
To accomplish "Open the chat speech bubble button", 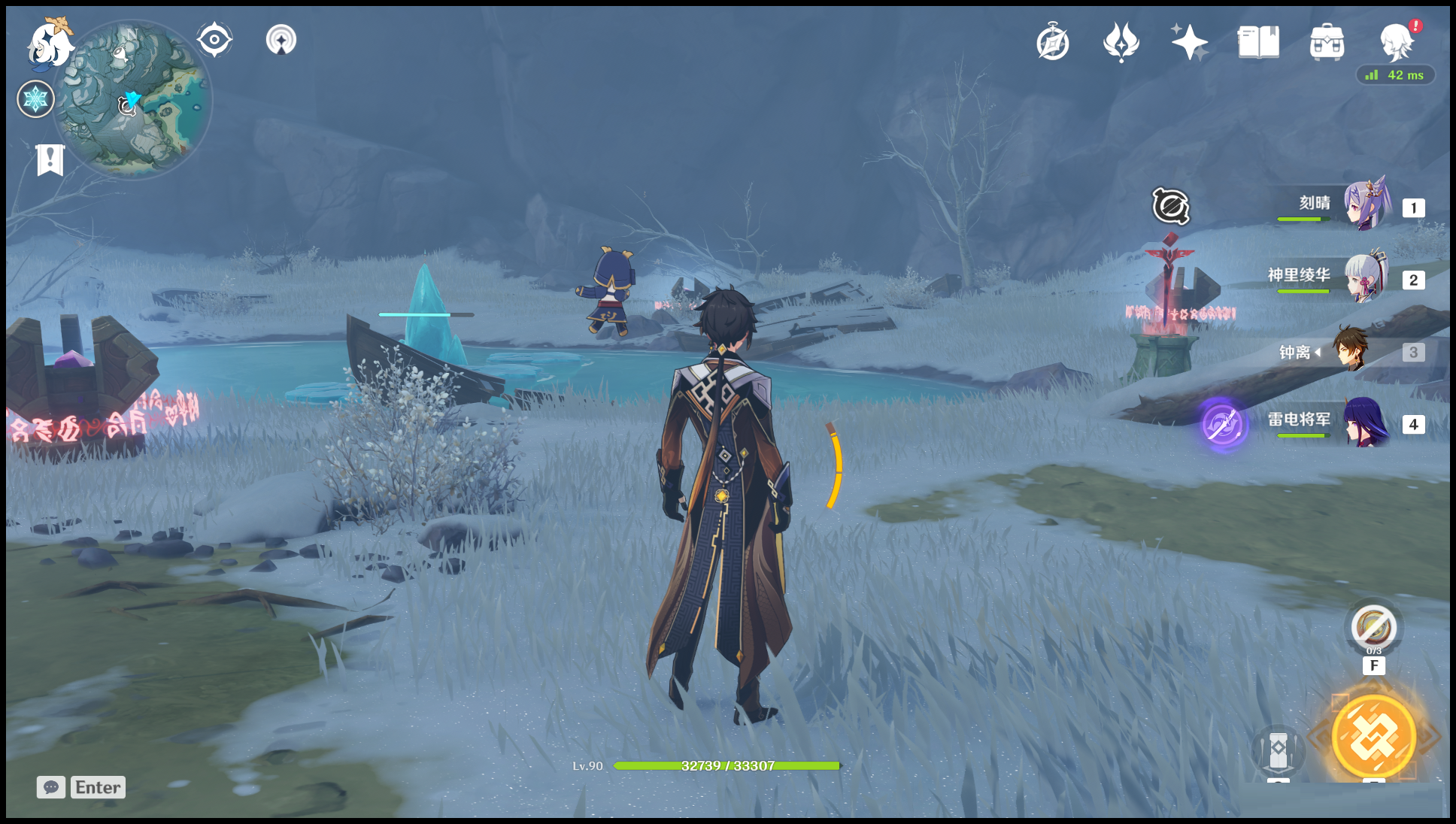I will click(51, 787).
